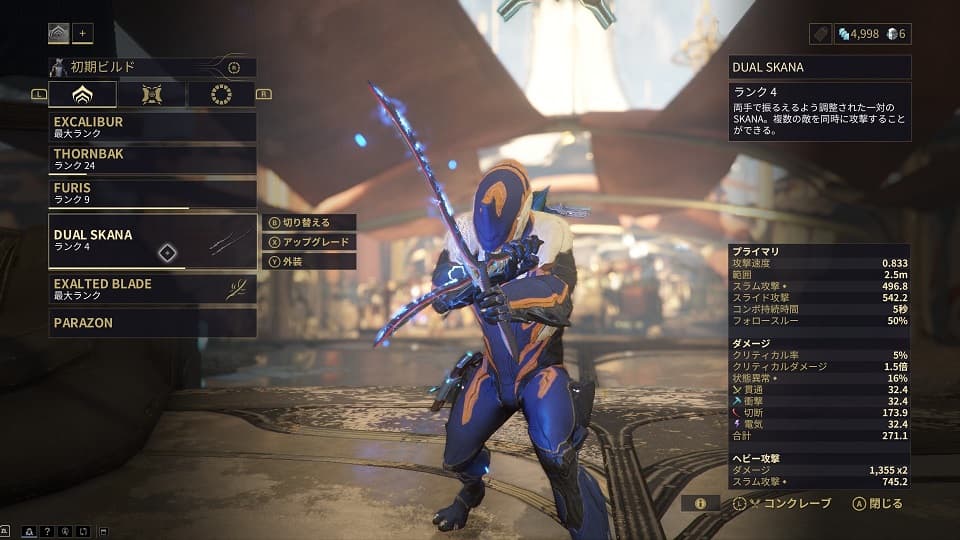
Task: Open the 外装 appearance option
Action: 308,261
